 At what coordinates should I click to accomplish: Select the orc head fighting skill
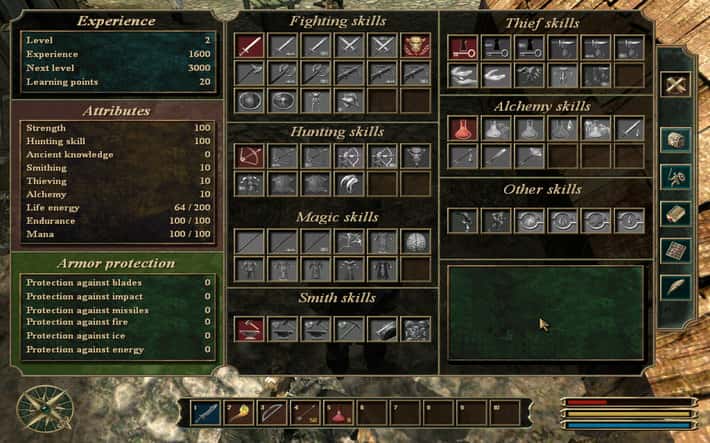pos(416,45)
